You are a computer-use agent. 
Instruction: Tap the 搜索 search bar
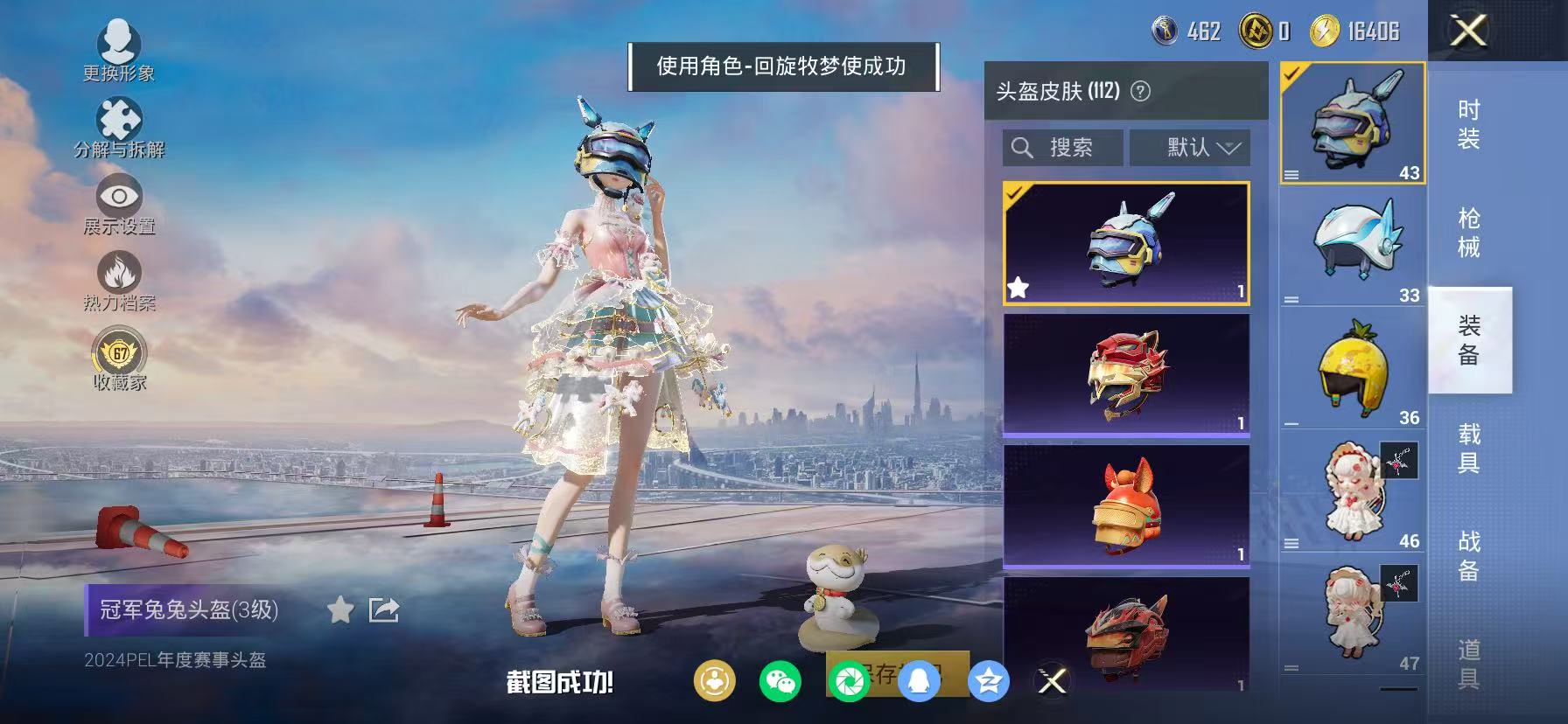tap(1061, 147)
